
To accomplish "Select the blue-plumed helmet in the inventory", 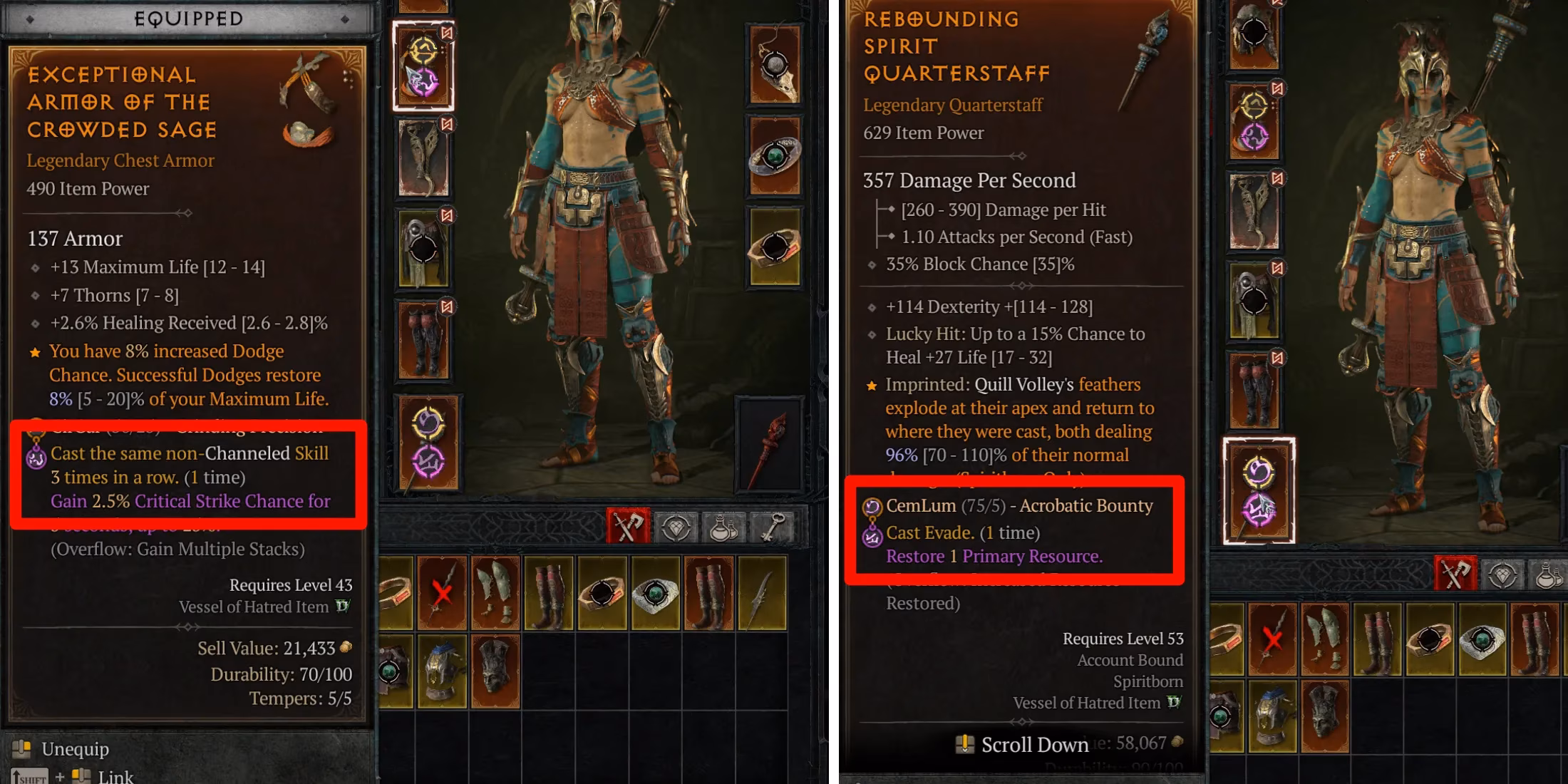I will (x=443, y=670).
